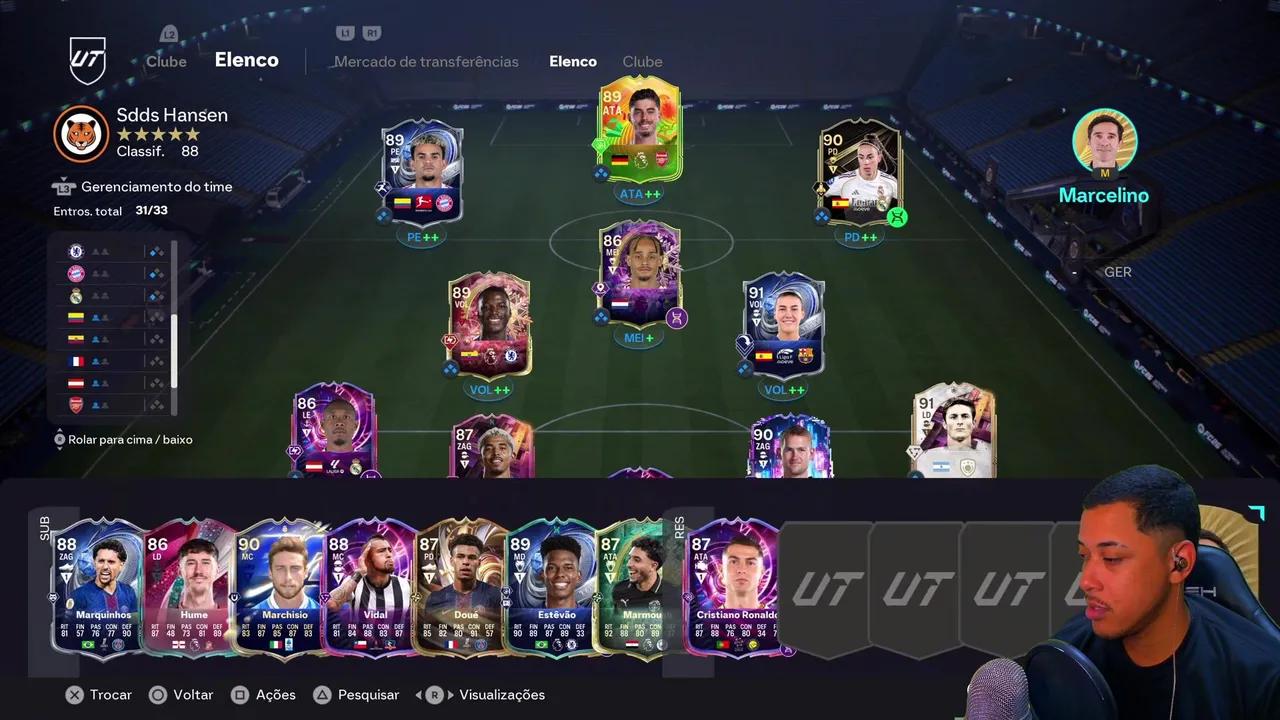
Task: Click the Arsenal crest in the sidebar list
Action: point(76,404)
